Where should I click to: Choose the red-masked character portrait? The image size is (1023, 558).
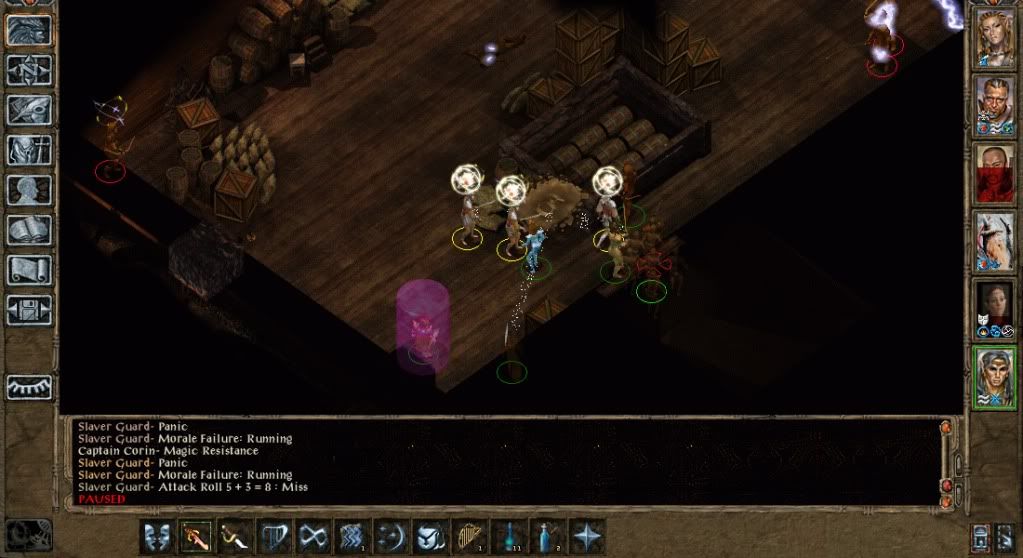pos(995,171)
